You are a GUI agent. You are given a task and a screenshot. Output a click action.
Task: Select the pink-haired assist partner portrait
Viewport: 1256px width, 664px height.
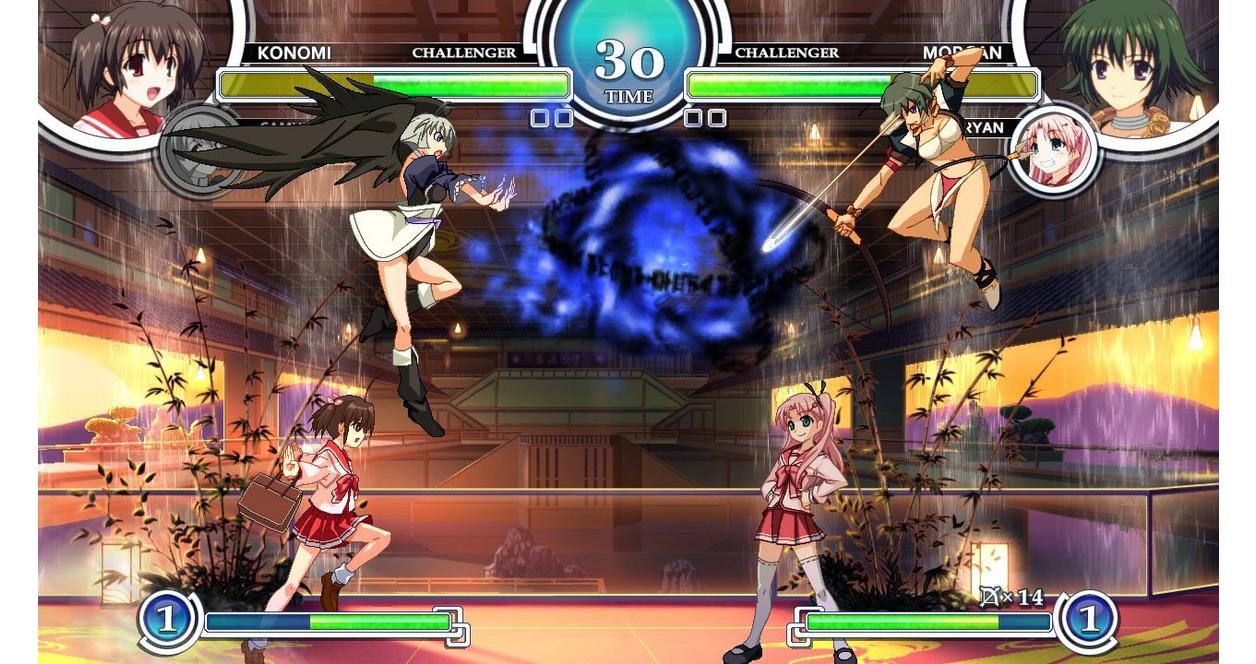pos(1055,152)
